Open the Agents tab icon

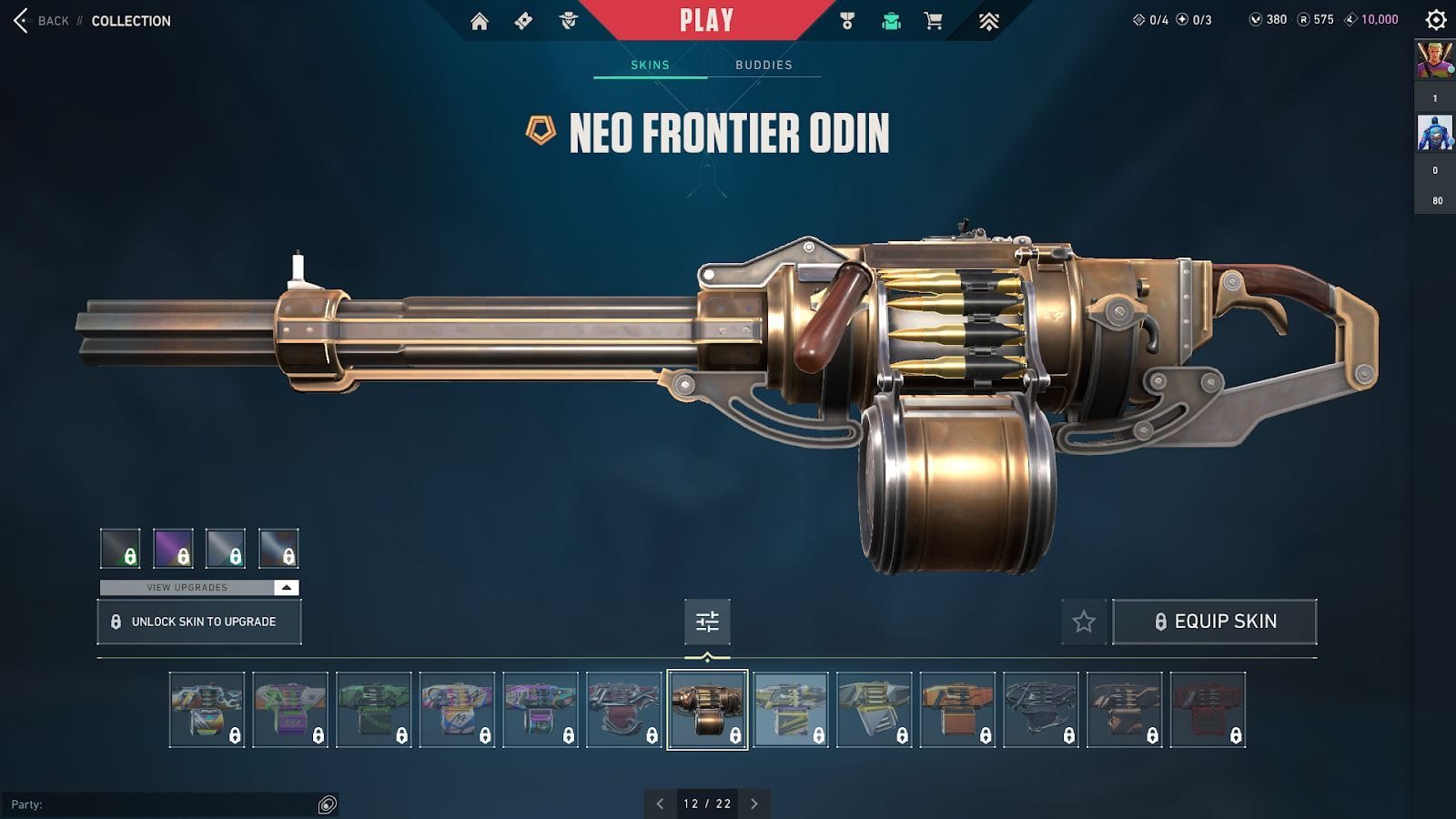pos(565,20)
